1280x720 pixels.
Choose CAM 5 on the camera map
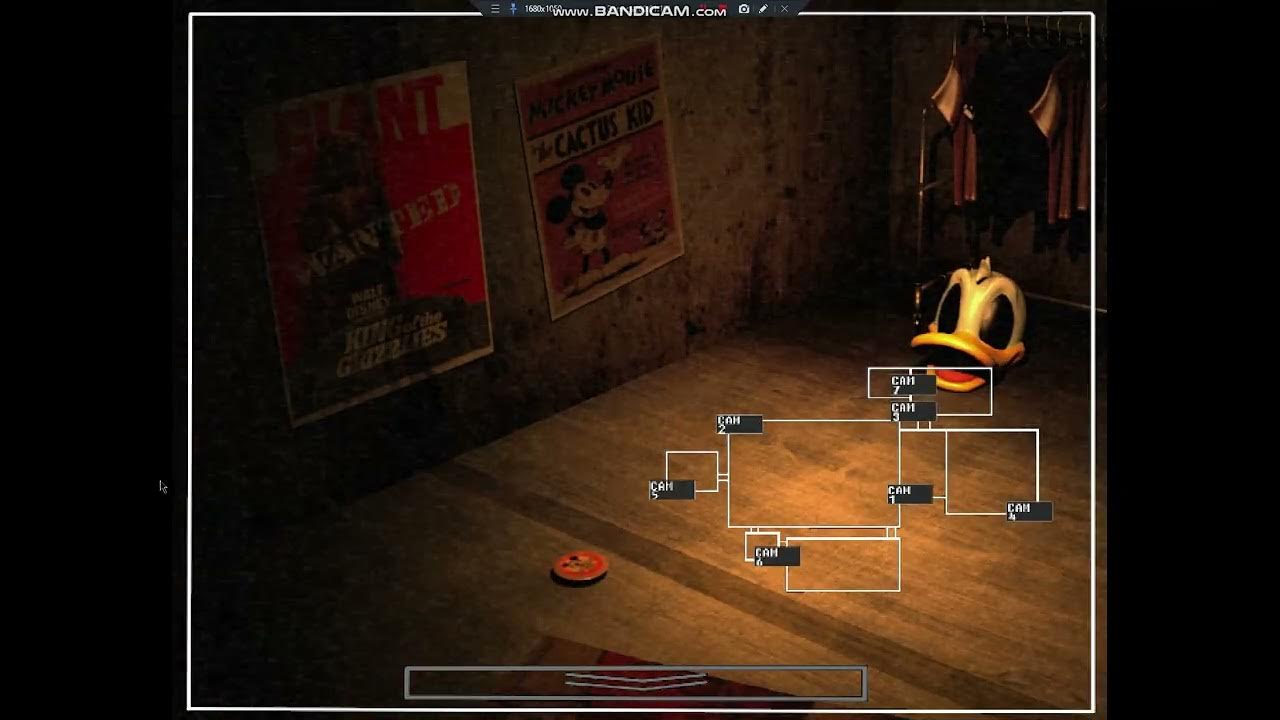671,490
